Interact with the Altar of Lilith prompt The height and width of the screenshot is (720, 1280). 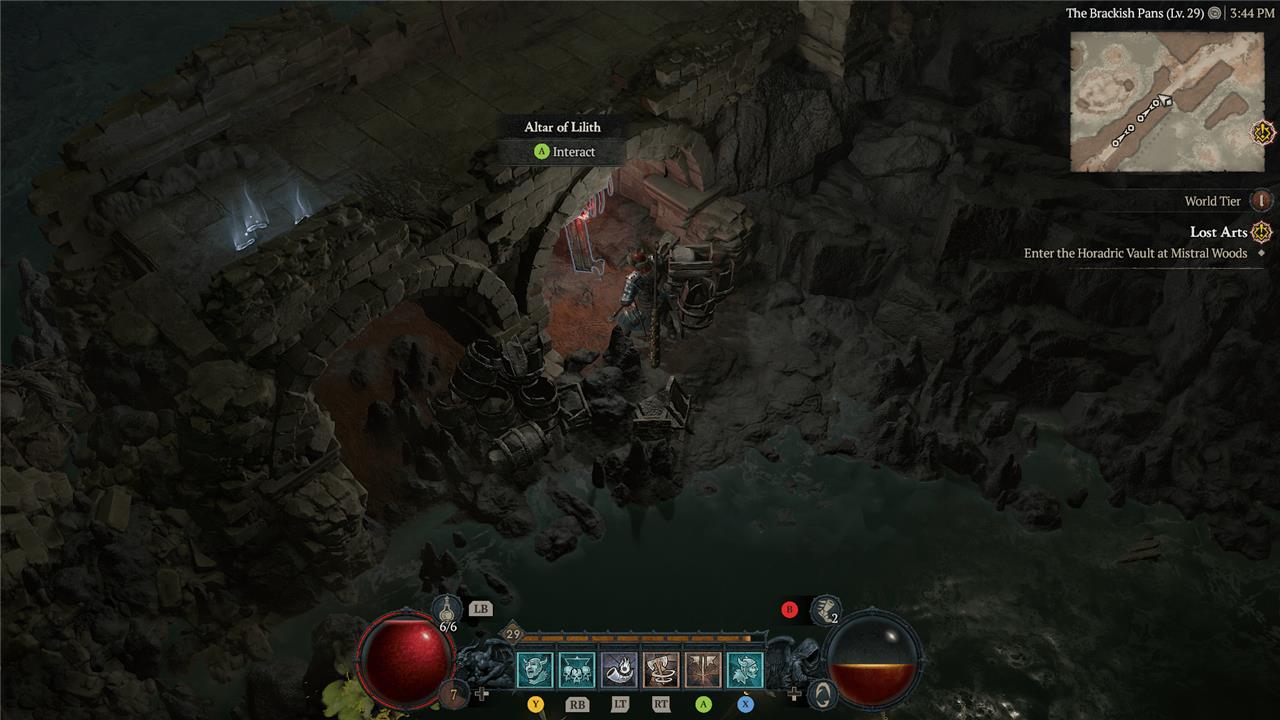click(564, 152)
